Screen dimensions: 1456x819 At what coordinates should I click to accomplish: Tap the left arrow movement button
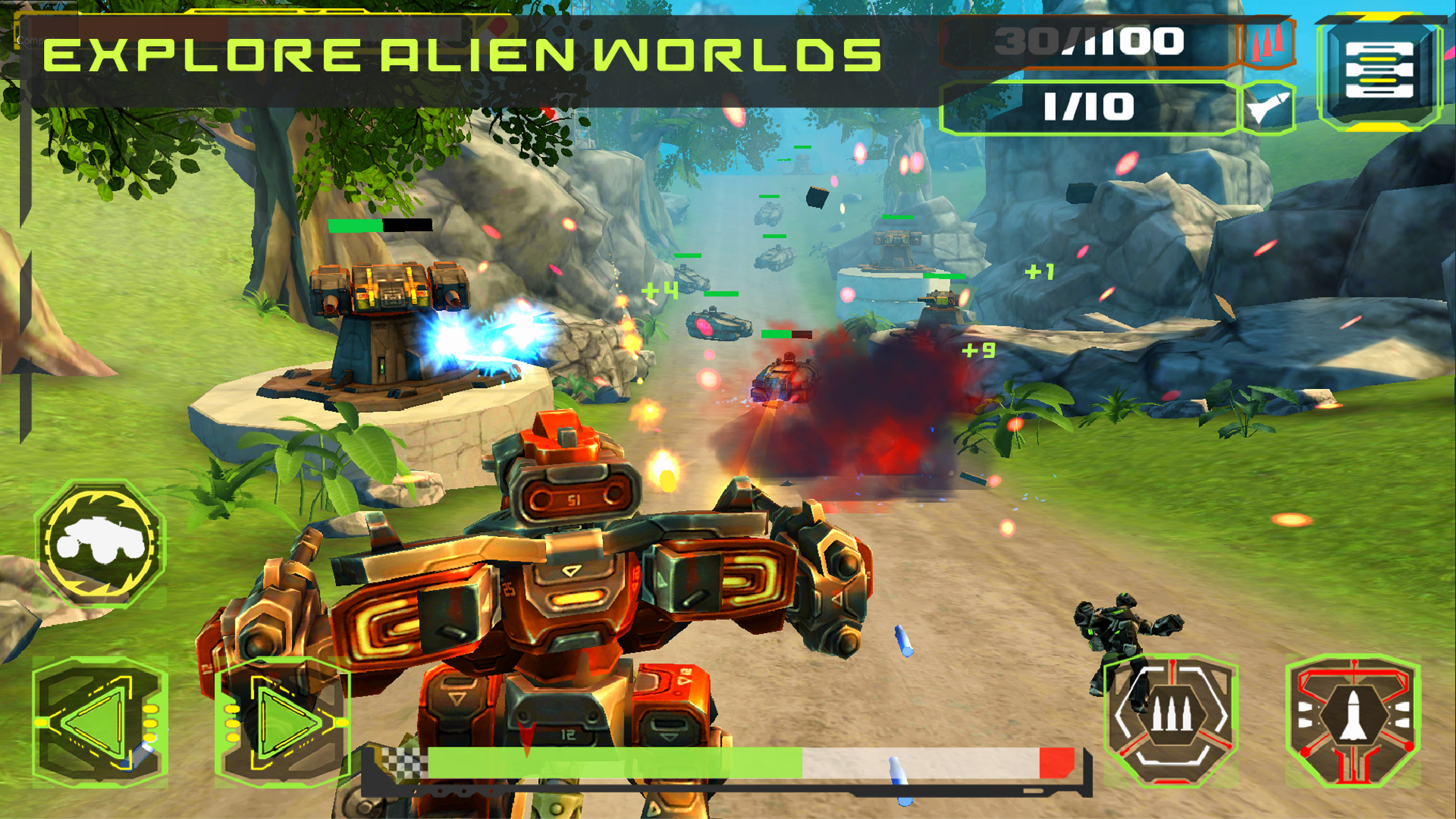coord(99,722)
